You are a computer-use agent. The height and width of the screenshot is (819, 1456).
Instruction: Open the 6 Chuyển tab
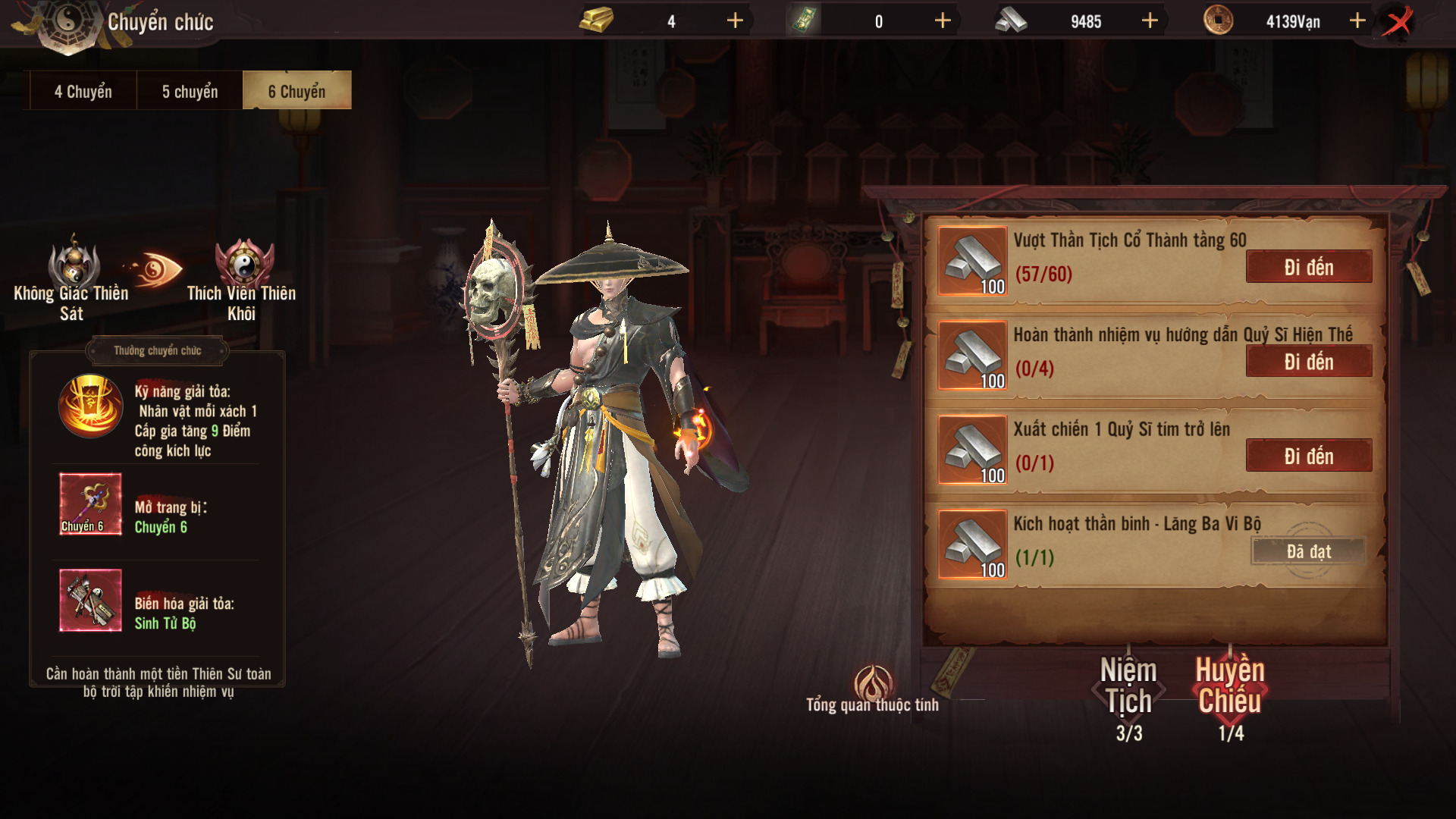297,92
